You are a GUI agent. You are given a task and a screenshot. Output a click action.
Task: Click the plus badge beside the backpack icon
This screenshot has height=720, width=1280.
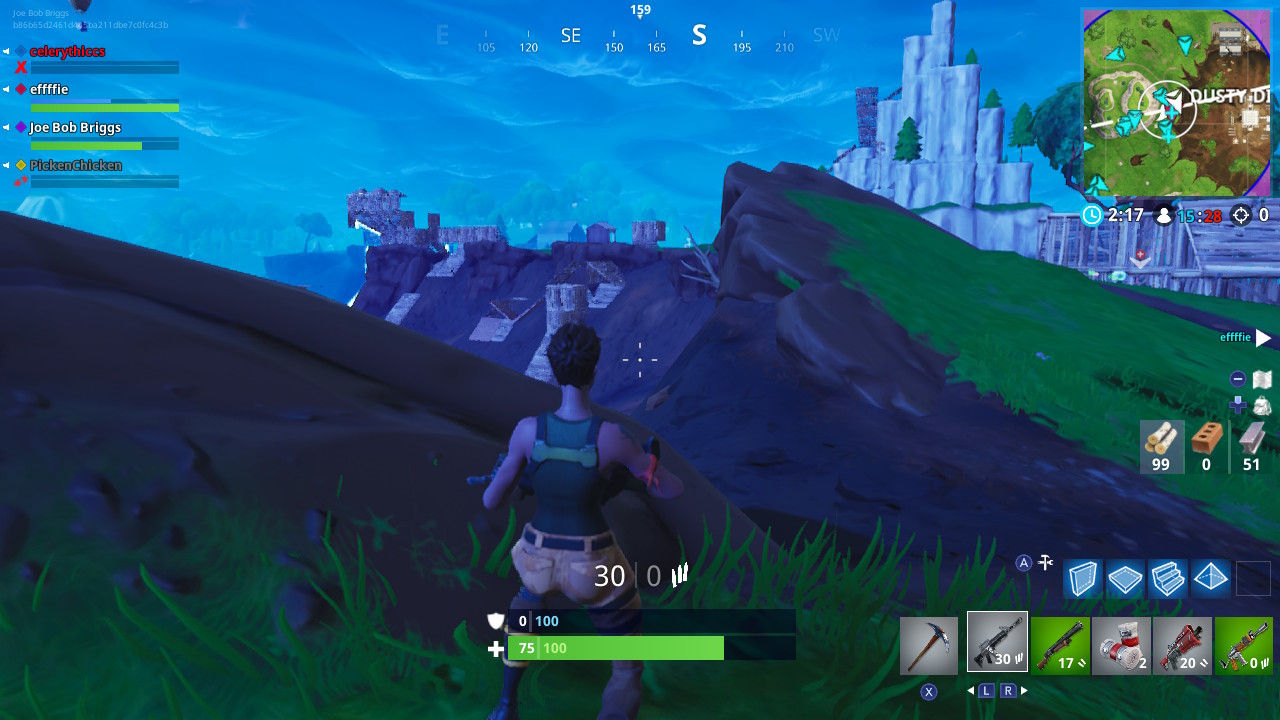point(1236,406)
